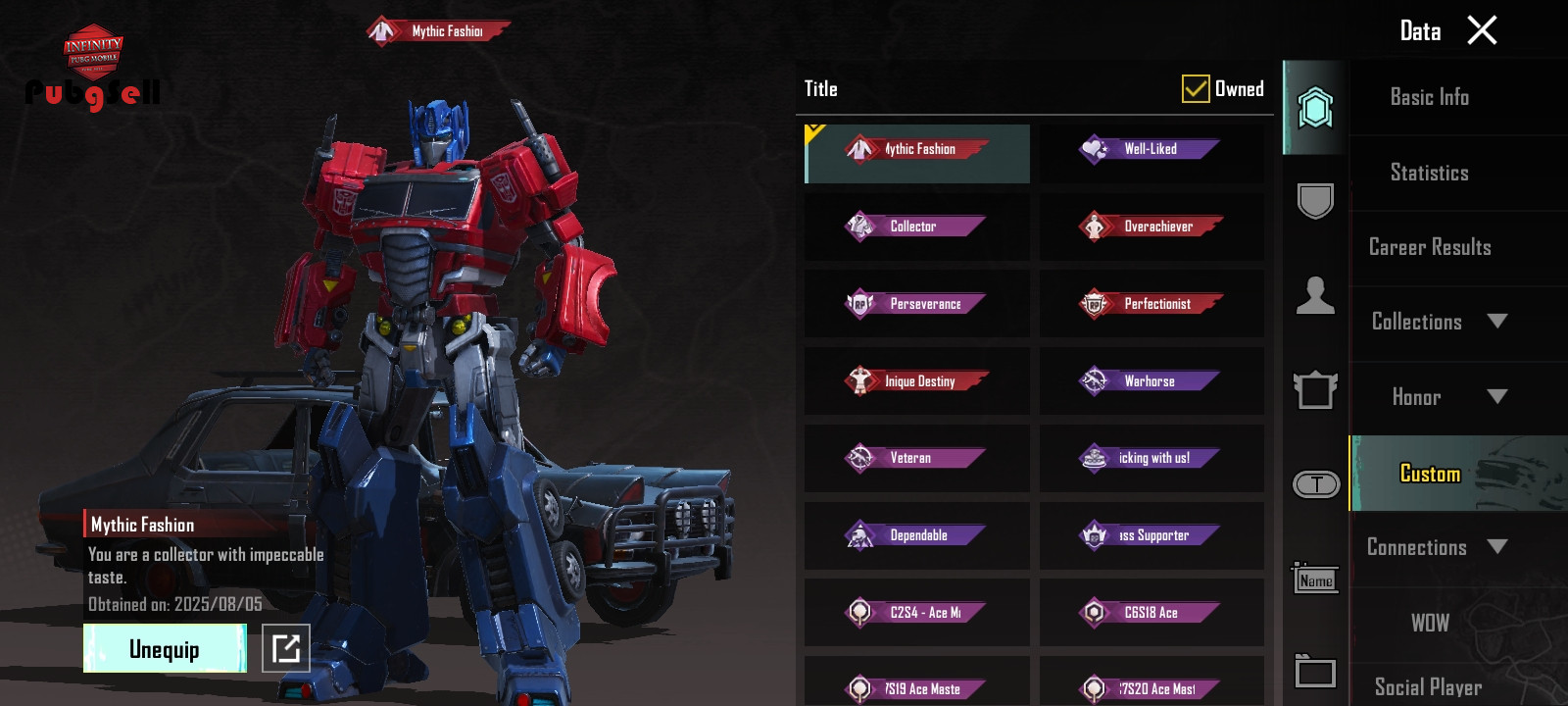Select the Well-Liked title
Screen dimensions: 1568x706
coord(1151,150)
